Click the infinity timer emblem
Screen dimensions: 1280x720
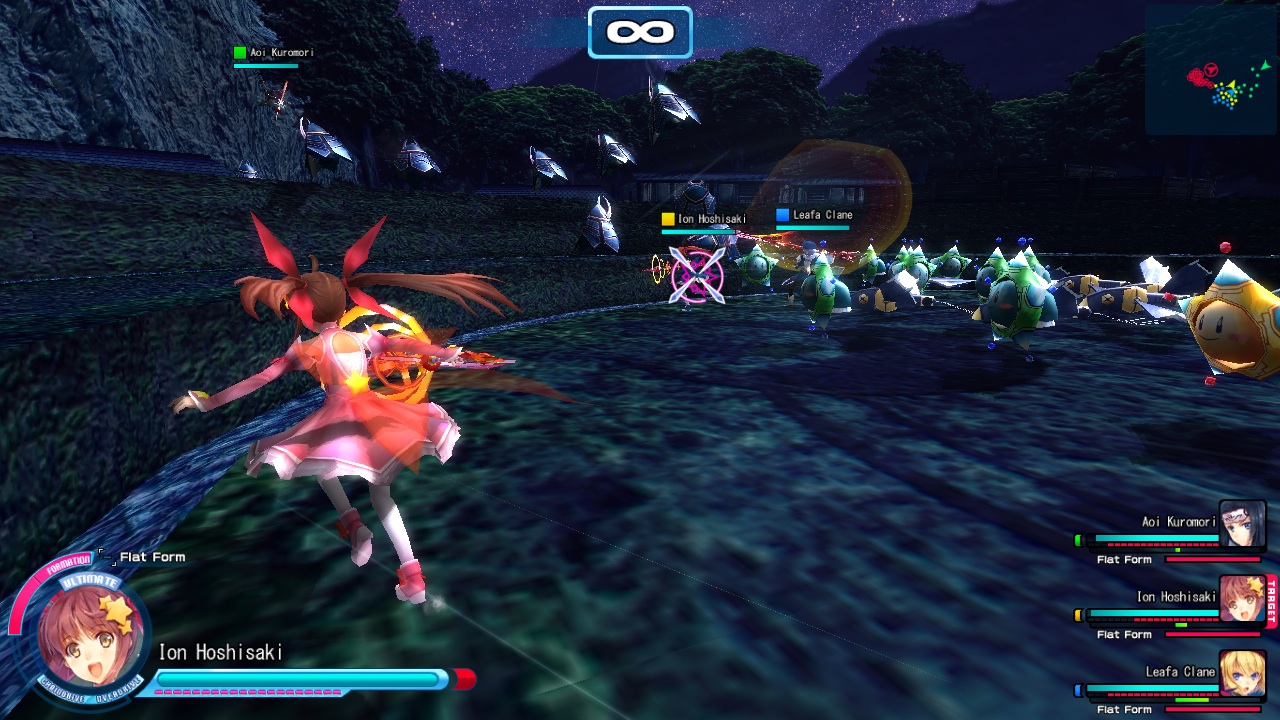(x=640, y=31)
